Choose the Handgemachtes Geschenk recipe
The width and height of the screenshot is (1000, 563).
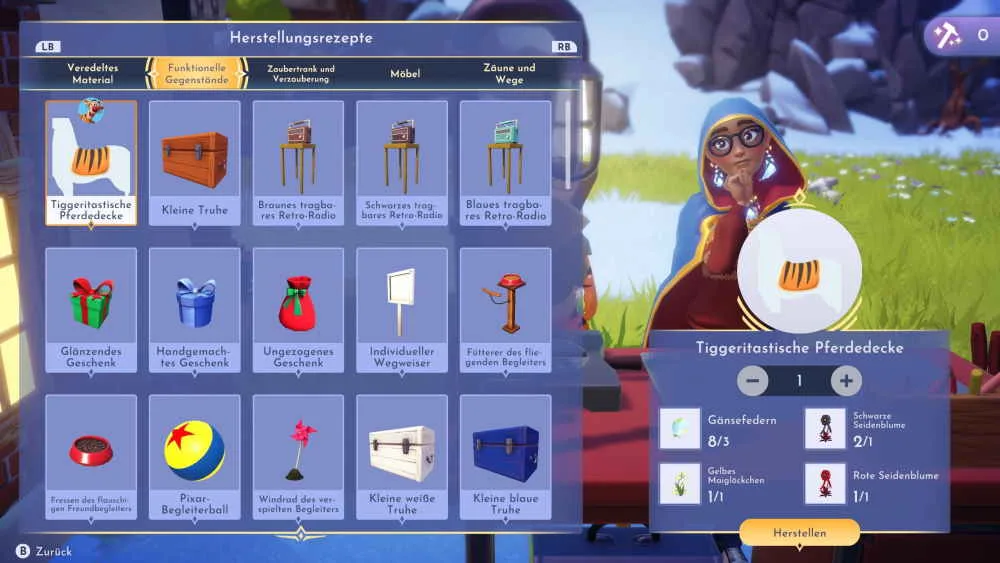tap(195, 309)
